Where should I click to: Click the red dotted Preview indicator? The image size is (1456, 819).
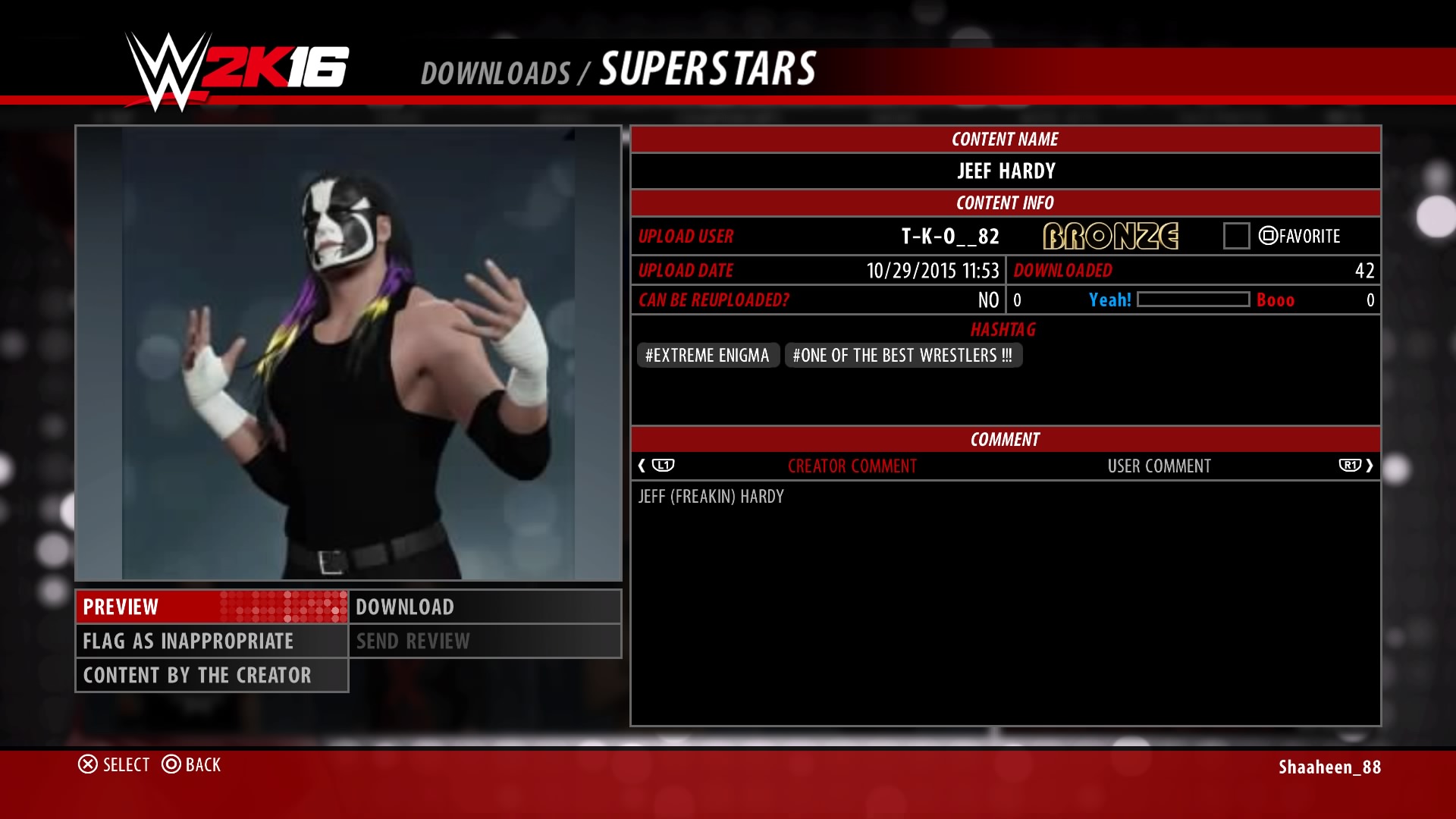[281, 607]
